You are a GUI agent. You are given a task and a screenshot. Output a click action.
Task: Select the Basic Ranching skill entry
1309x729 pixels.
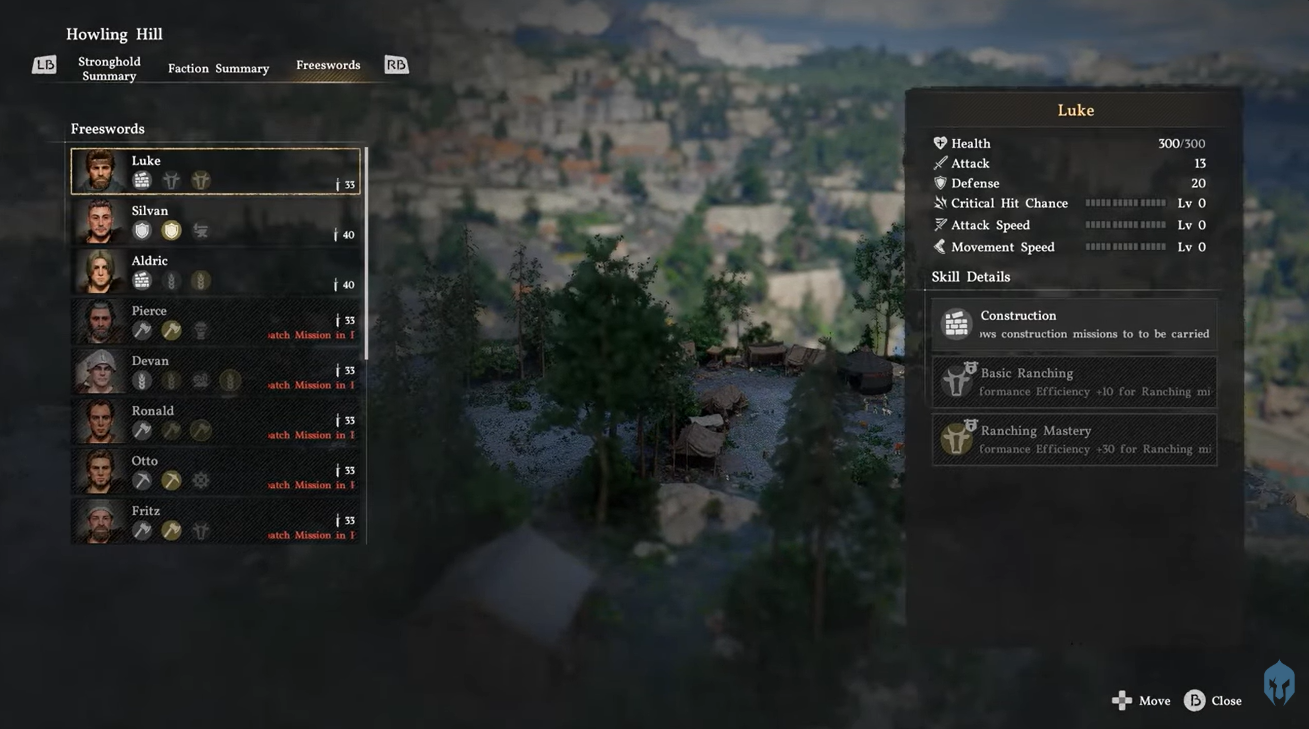[x=1075, y=382]
